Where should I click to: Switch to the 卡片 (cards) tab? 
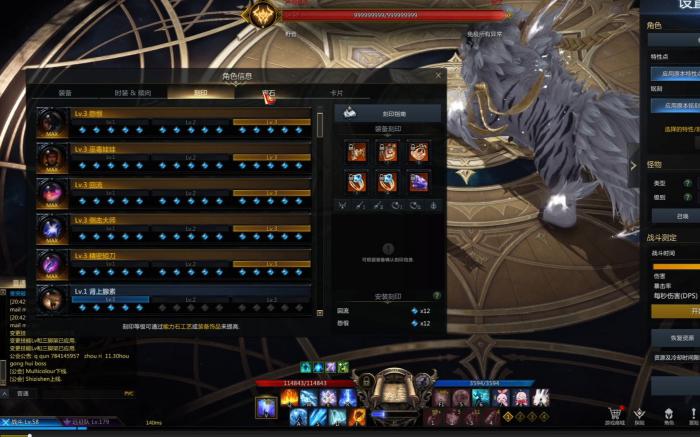point(336,92)
